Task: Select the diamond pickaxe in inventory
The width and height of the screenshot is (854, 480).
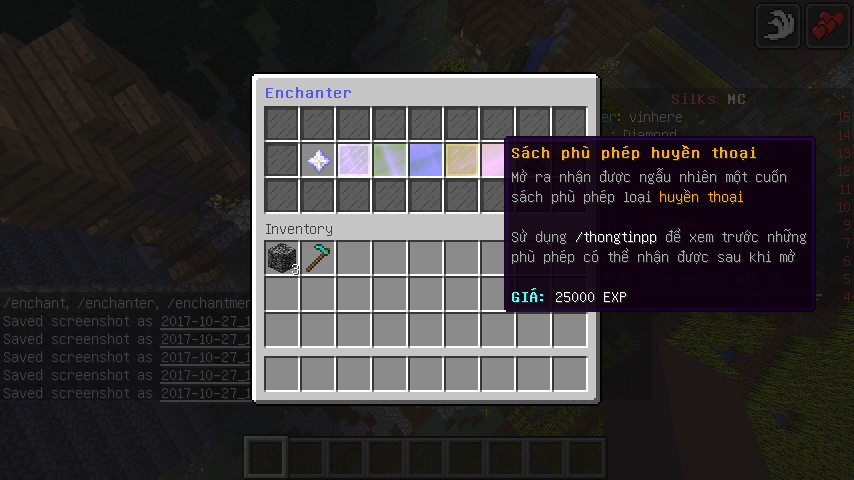Action: (x=319, y=259)
